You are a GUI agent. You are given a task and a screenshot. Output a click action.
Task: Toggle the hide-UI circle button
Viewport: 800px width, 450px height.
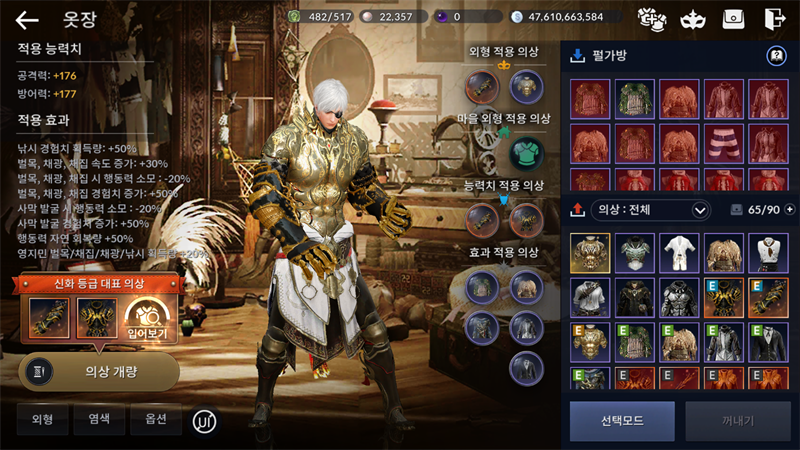[x=204, y=421]
